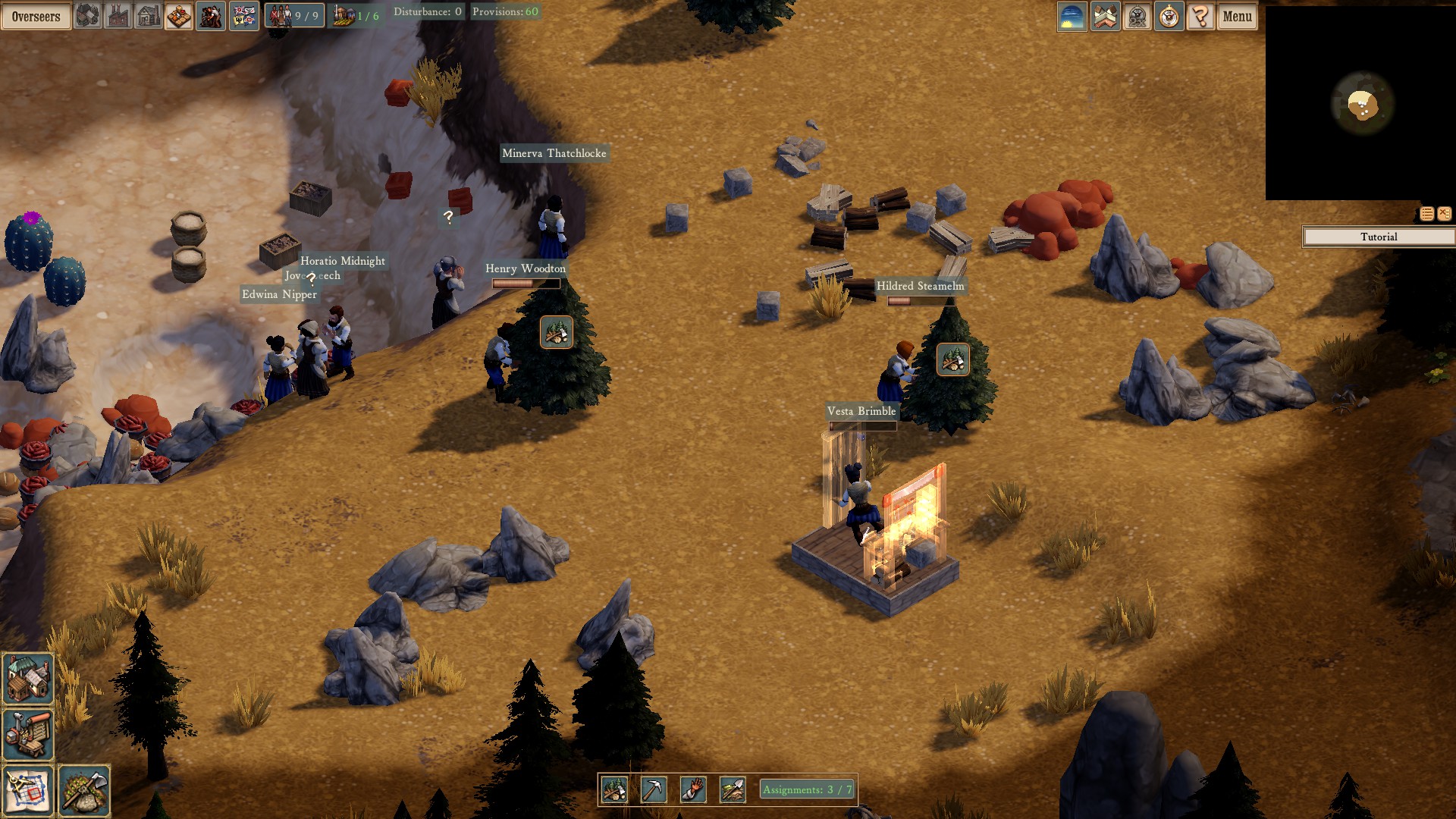Select the mining pickaxe assignment tool
Viewport: 1456px width, 819px height.
654,789
